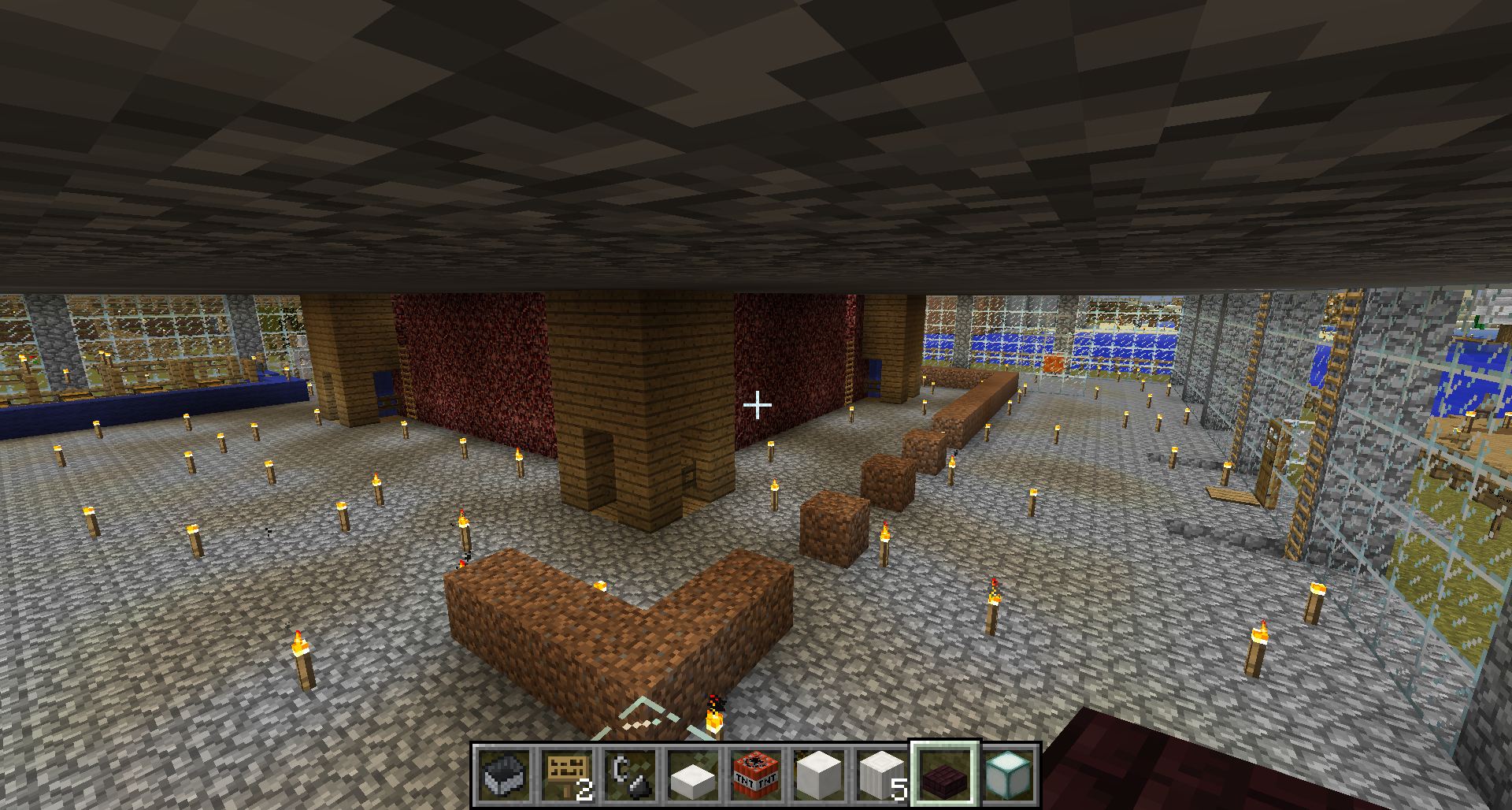The image size is (1512, 810).
Task: Select the pale cyan block slot
Action: [1008, 775]
